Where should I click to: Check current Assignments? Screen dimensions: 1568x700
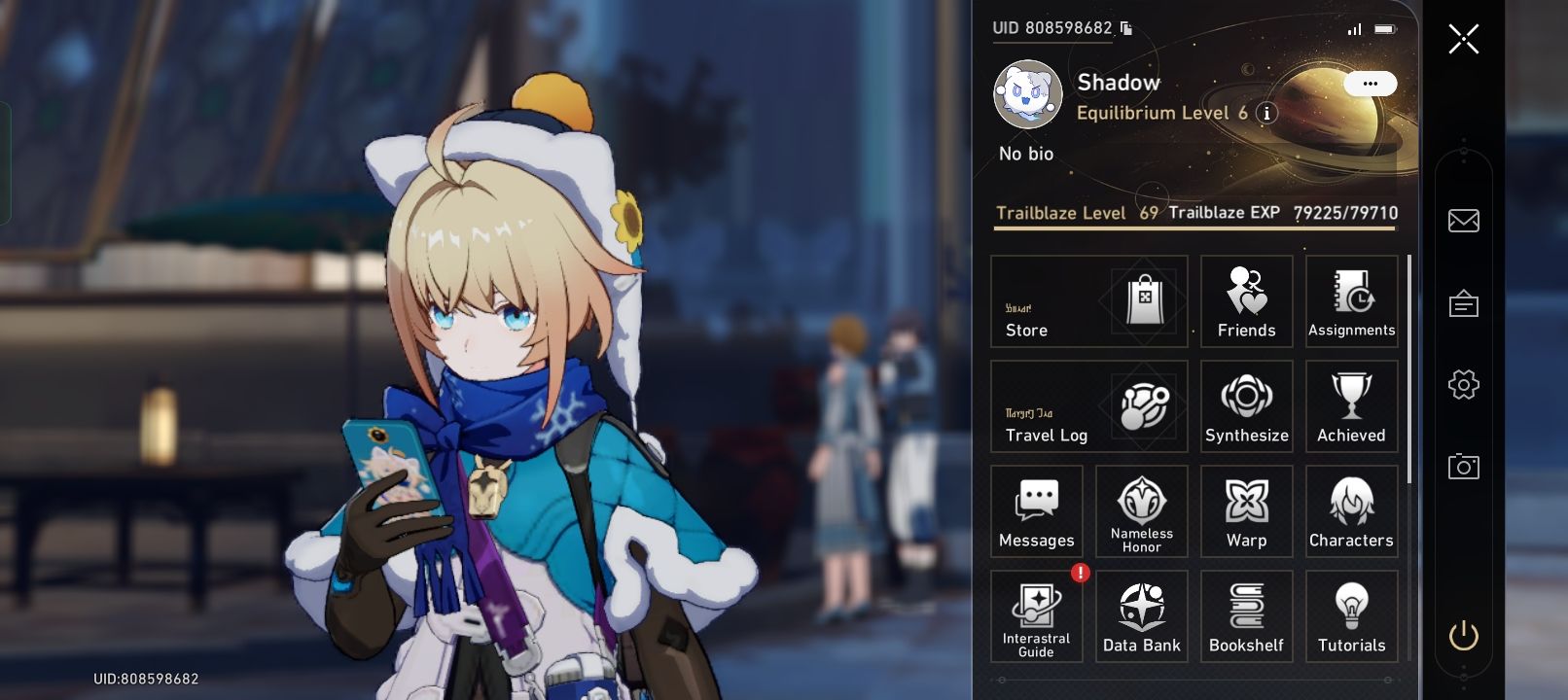(x=1351, y=301)
